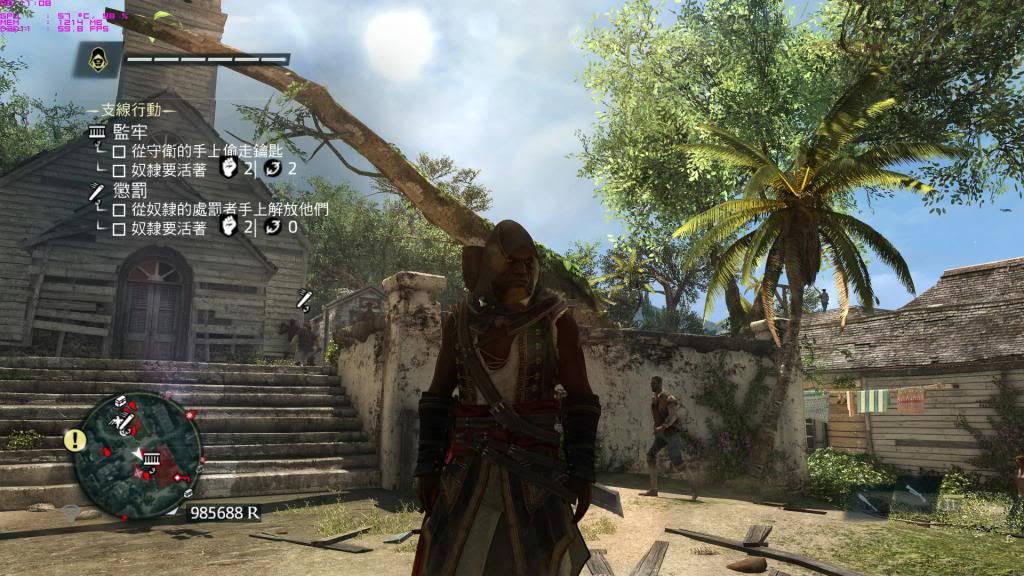Open the circular minimap
This screenshot has height=576, width=1024.
[138, 450]
